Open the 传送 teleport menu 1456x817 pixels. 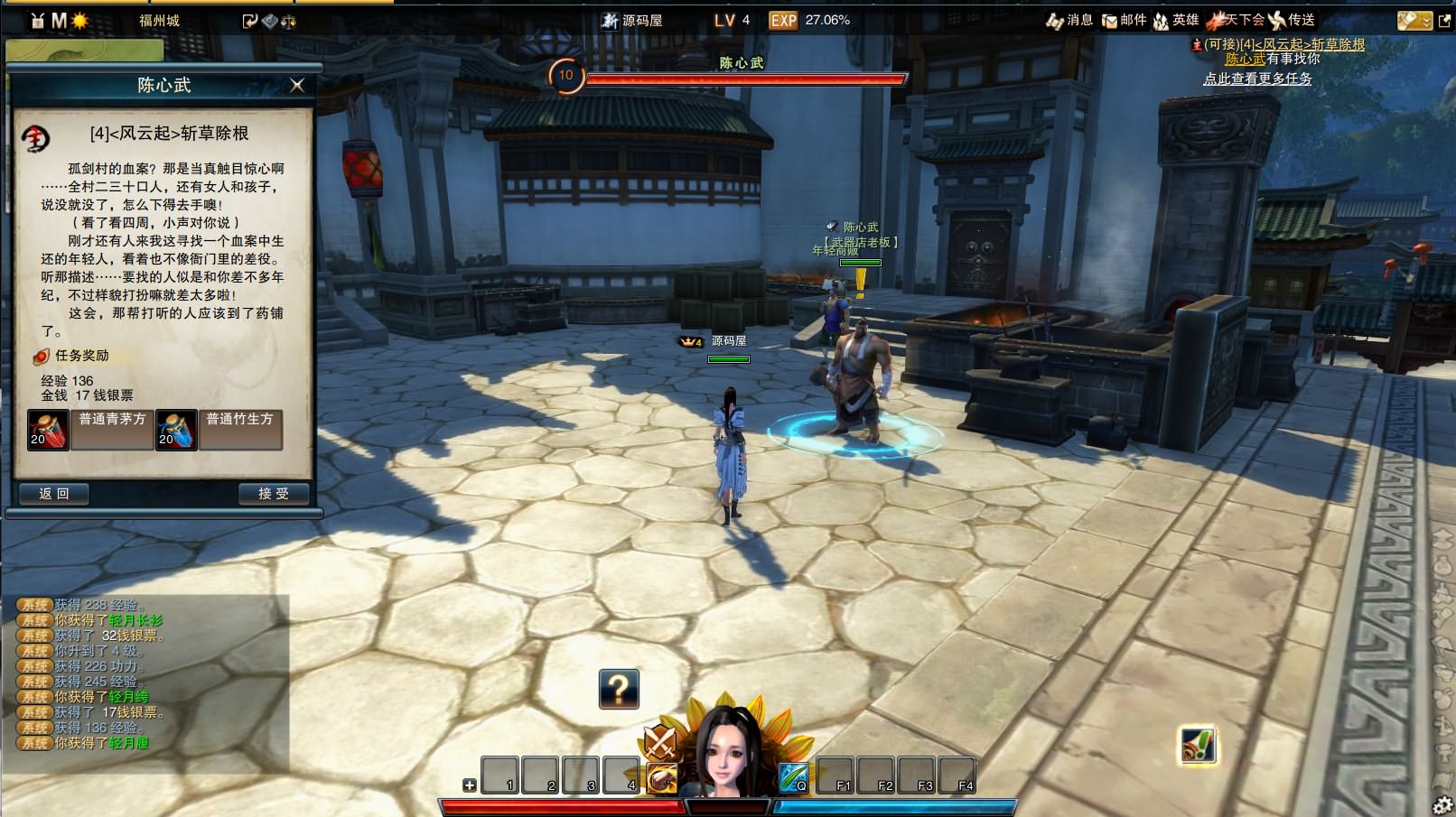coord(1292,20)
